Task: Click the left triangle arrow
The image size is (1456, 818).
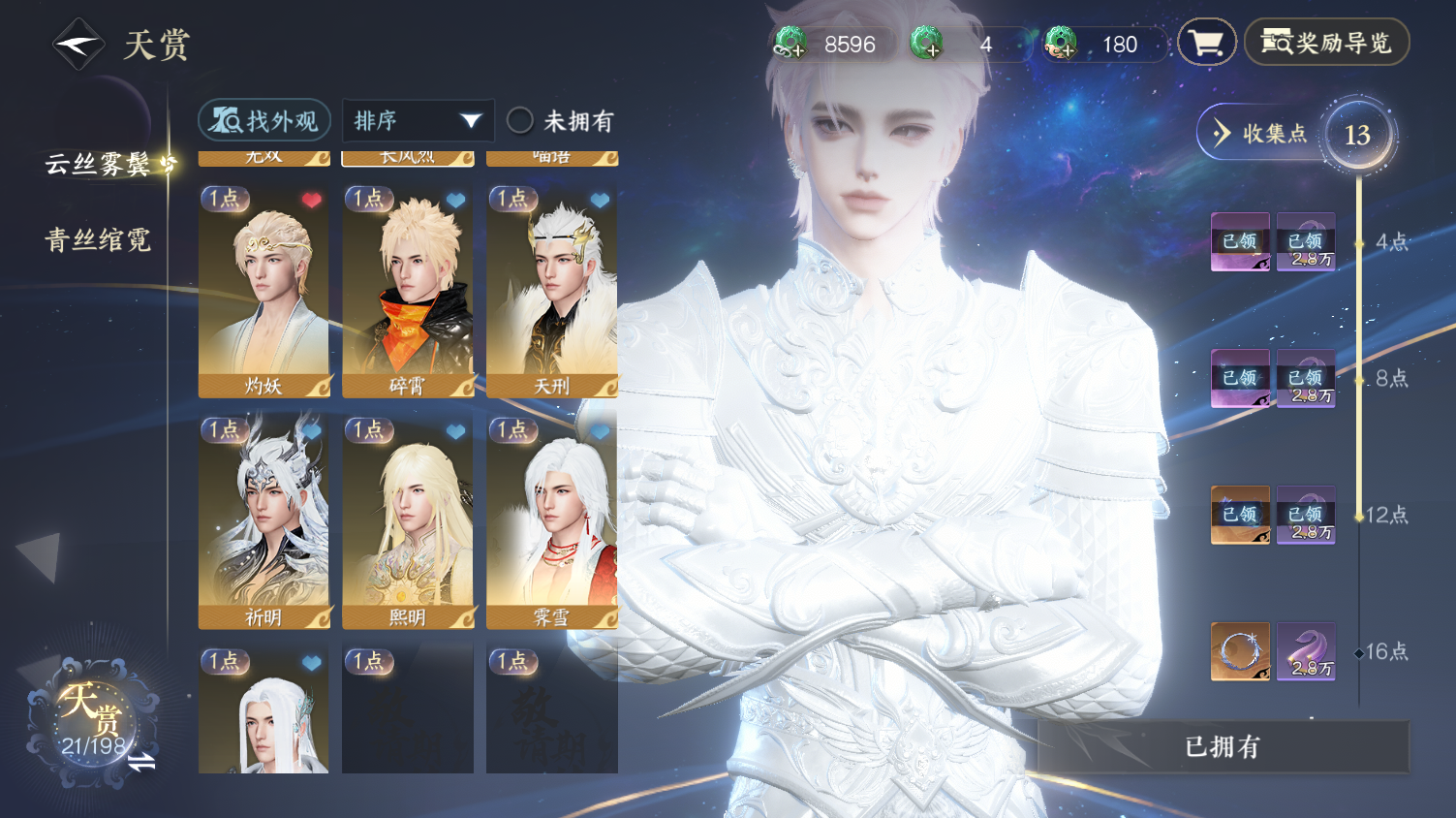Action: 41,556
